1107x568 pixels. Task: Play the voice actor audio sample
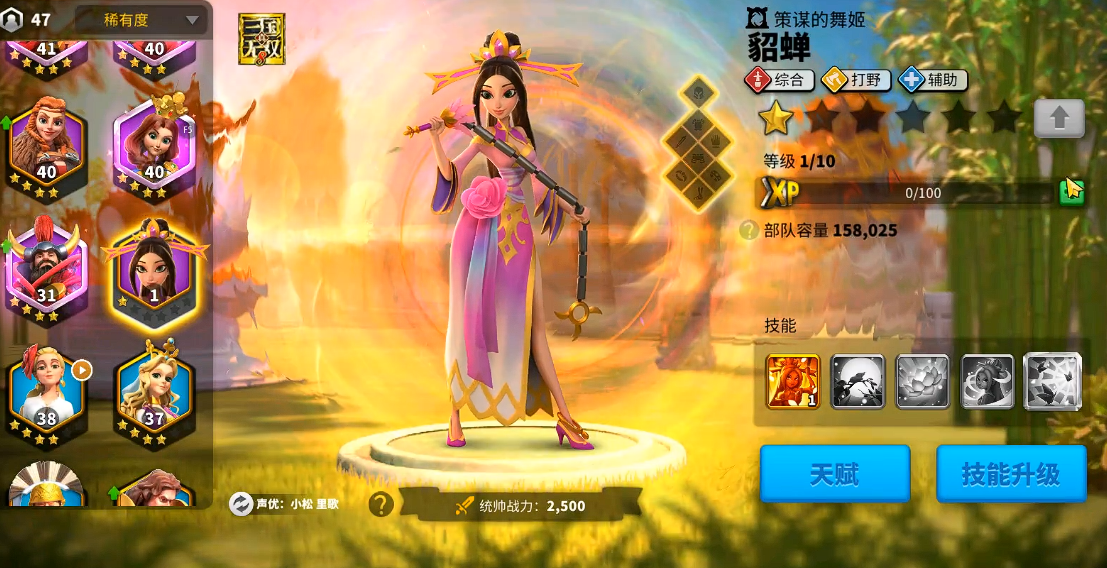240,504
